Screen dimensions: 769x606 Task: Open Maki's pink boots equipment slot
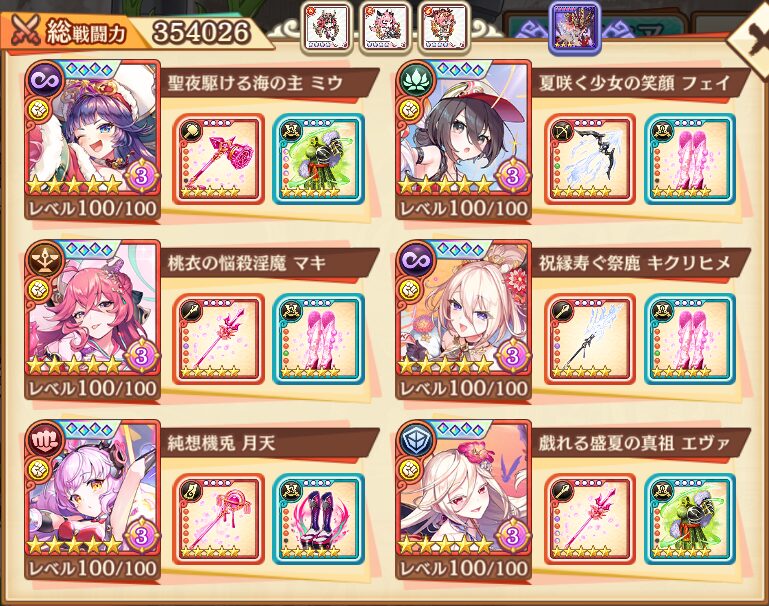[318, 338]
